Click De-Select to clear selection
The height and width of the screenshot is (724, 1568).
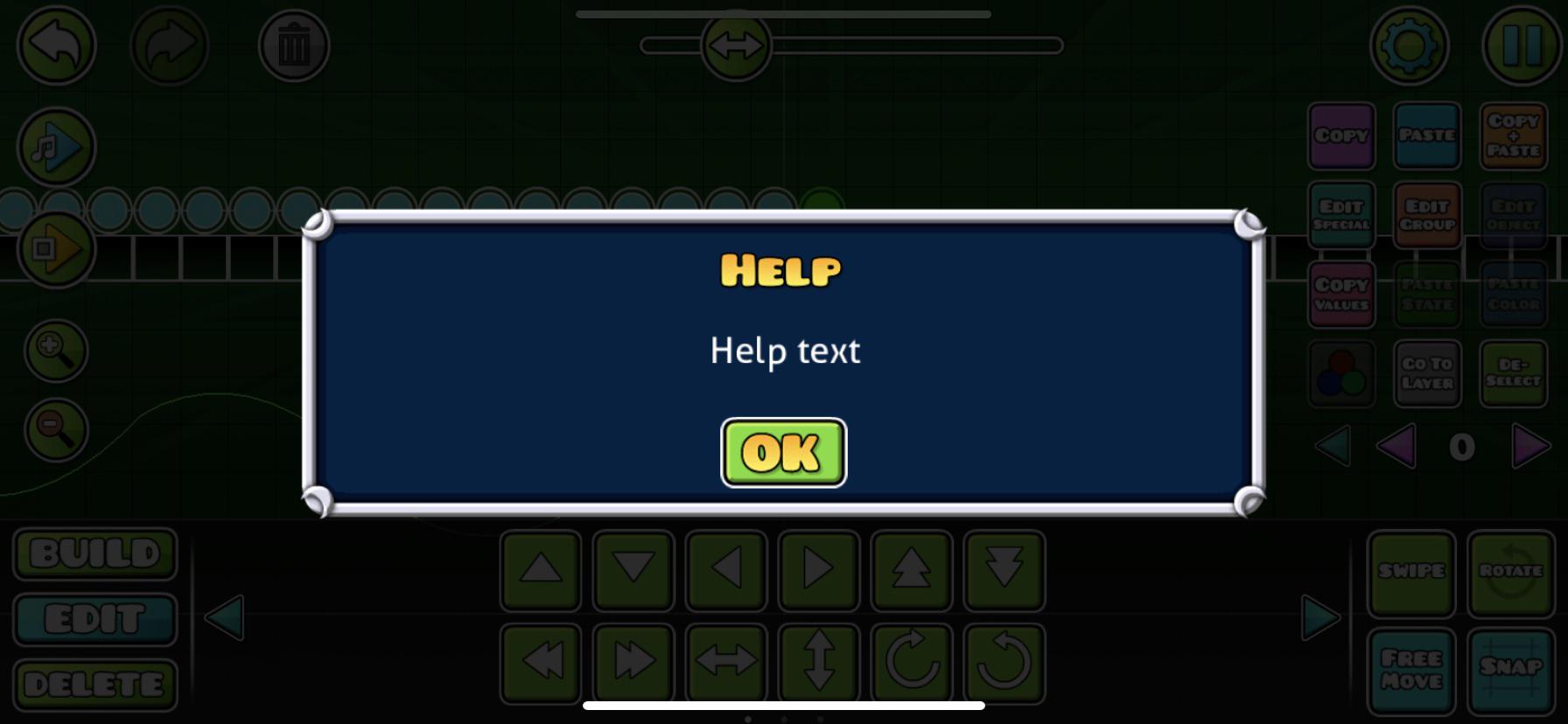[x=1513, y=372]
